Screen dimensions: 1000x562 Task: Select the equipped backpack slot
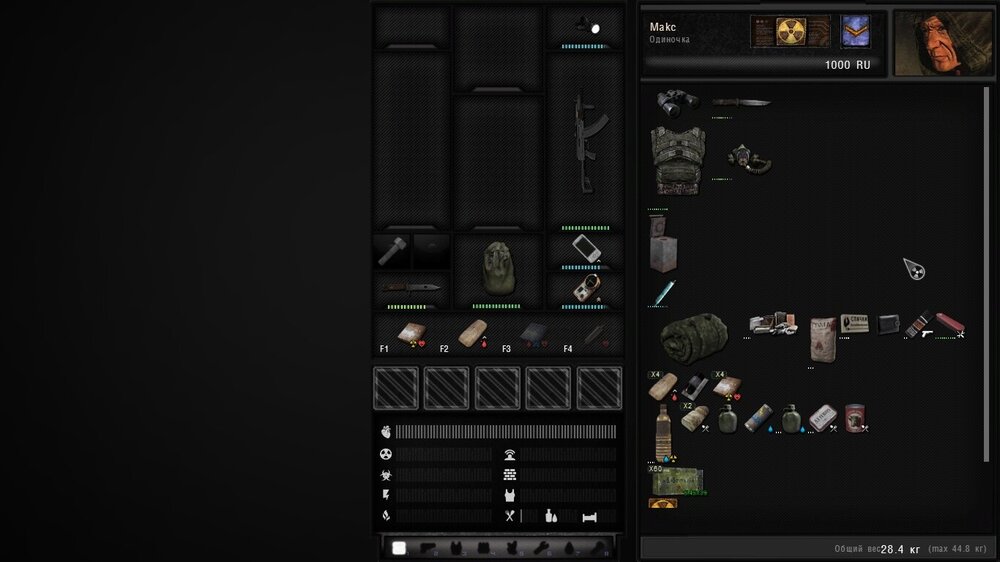(x=496, y=269)
